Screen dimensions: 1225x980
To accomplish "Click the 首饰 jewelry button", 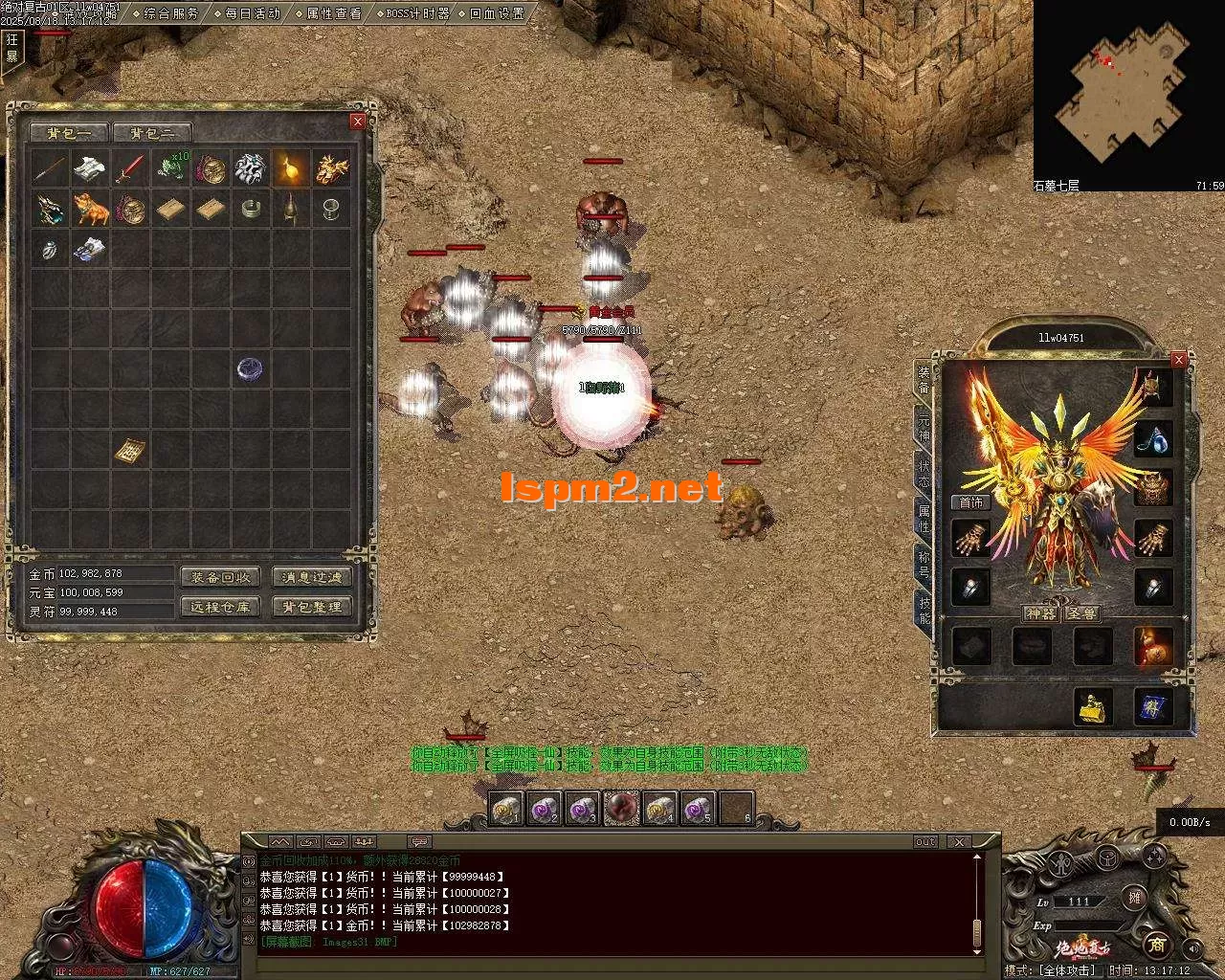I will click(970, 502).
